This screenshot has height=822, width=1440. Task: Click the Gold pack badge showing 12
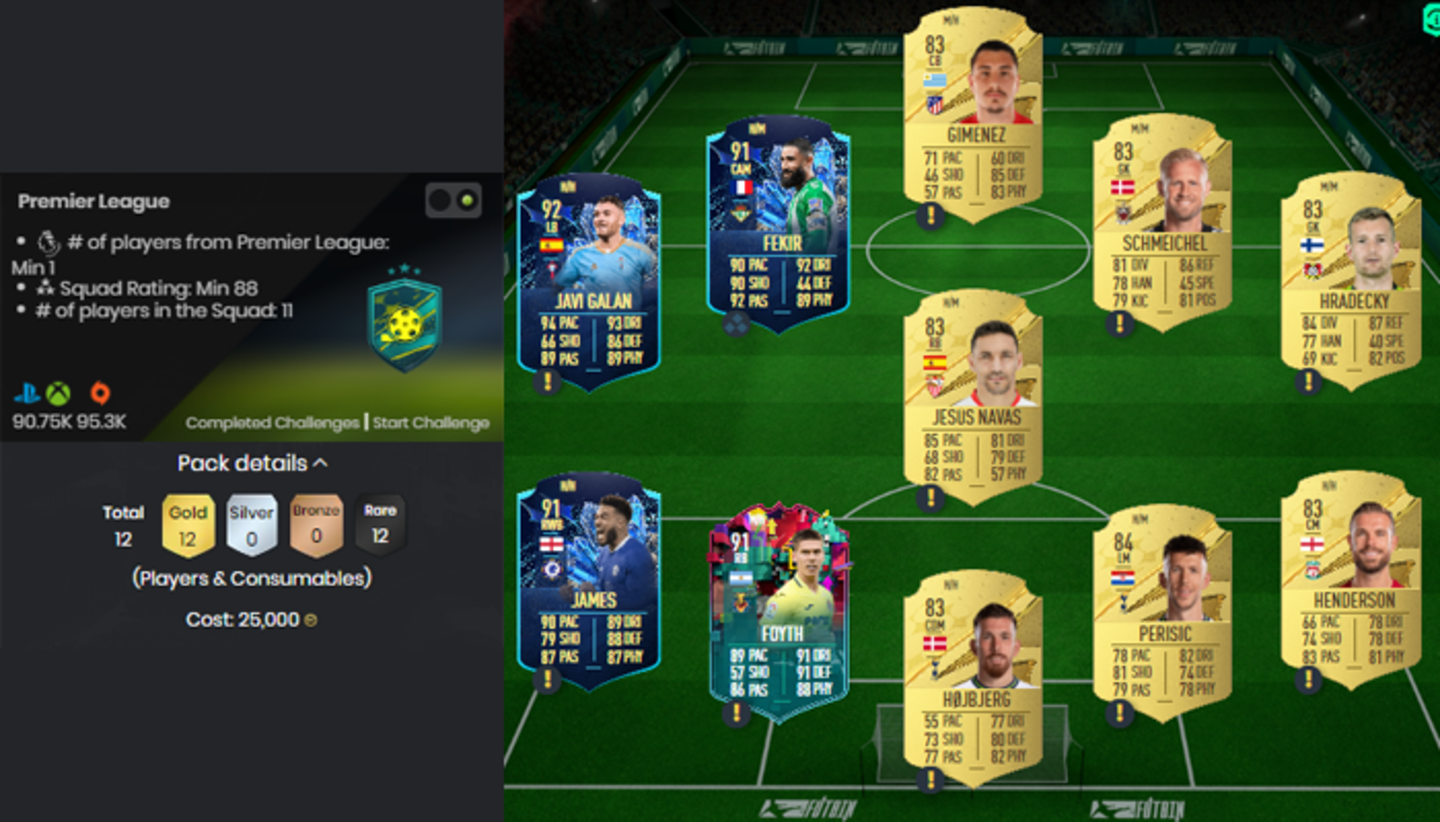pyautogui.click(x=188, y=522)
